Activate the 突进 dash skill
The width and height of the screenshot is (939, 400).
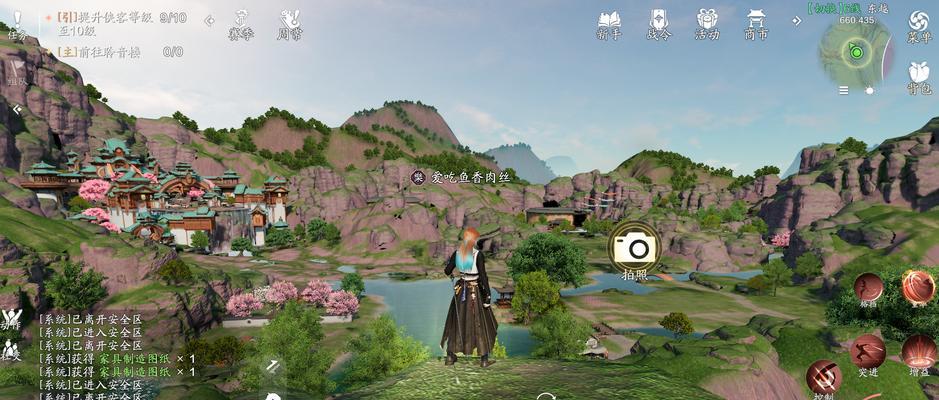[x=868, y=352]
